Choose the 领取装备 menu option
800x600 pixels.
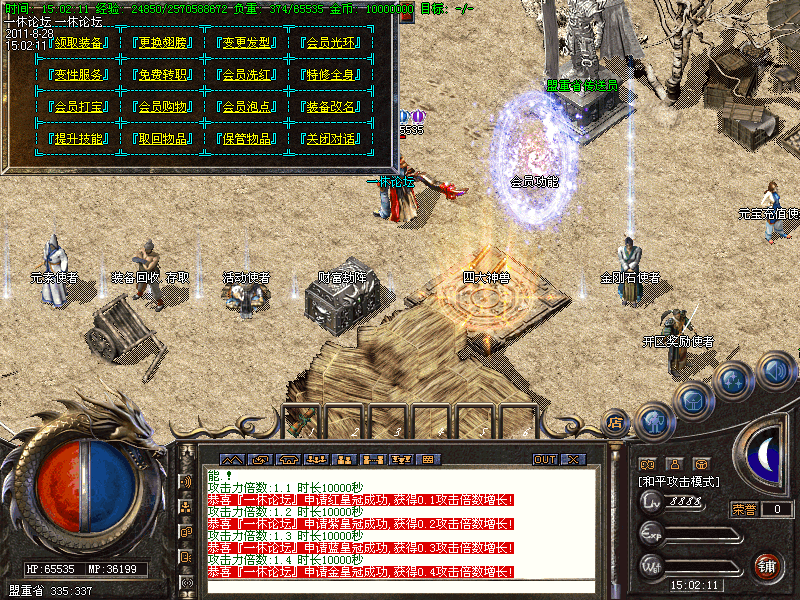79,43
